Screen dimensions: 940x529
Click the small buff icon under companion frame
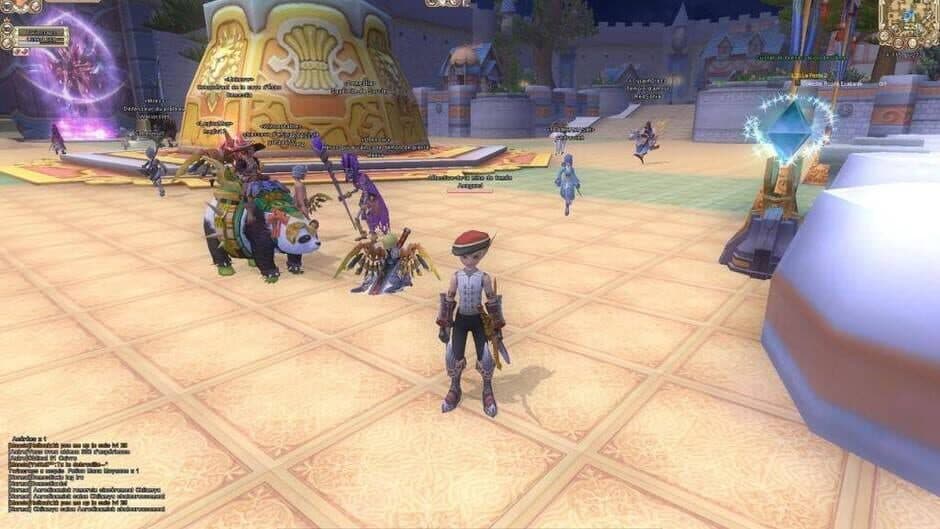point(20,54)
